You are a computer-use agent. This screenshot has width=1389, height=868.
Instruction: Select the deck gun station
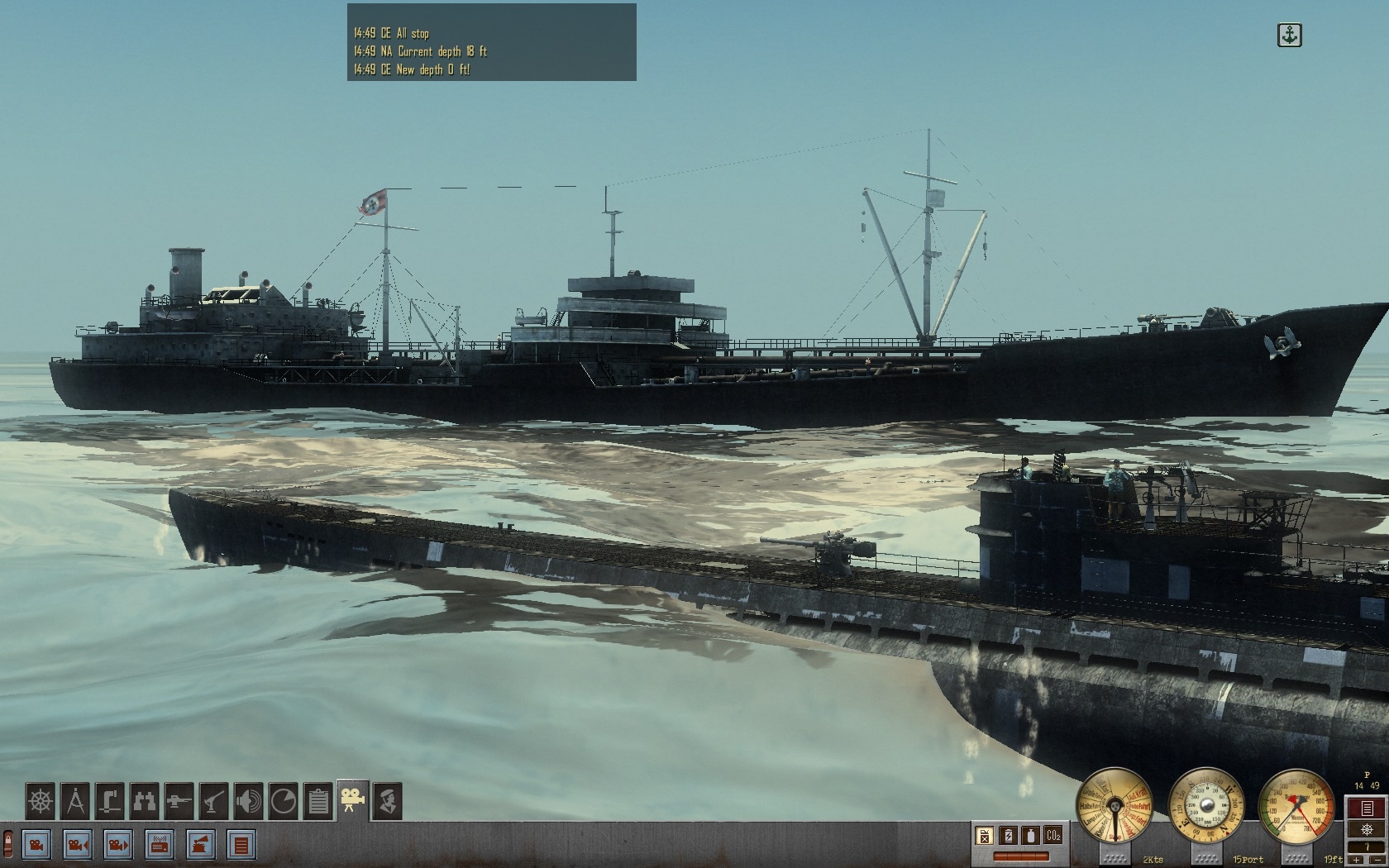pos(179,801)
